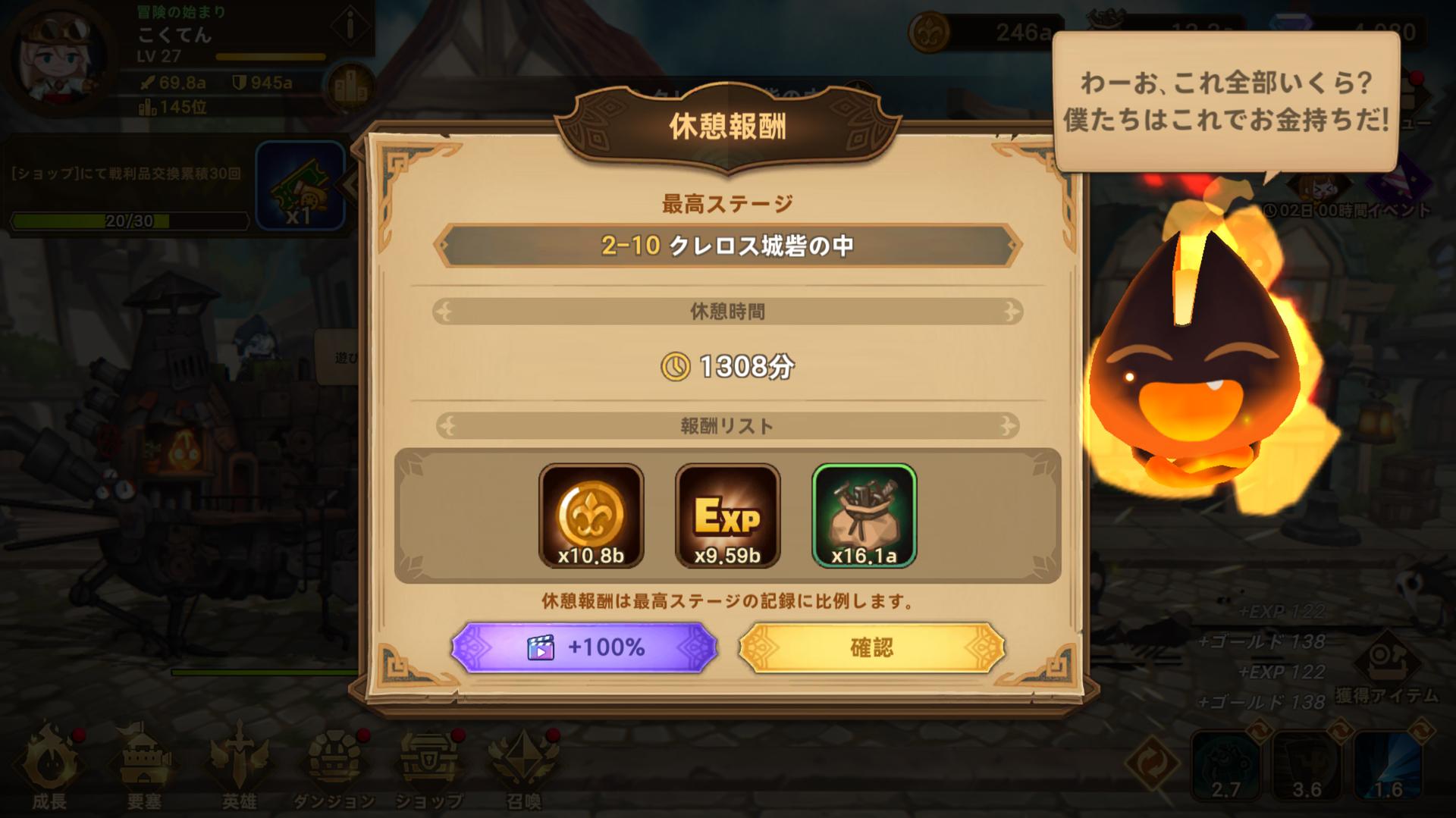Claim the green ticket quest reward
The image size is (1456, 818).
(300, 186)
